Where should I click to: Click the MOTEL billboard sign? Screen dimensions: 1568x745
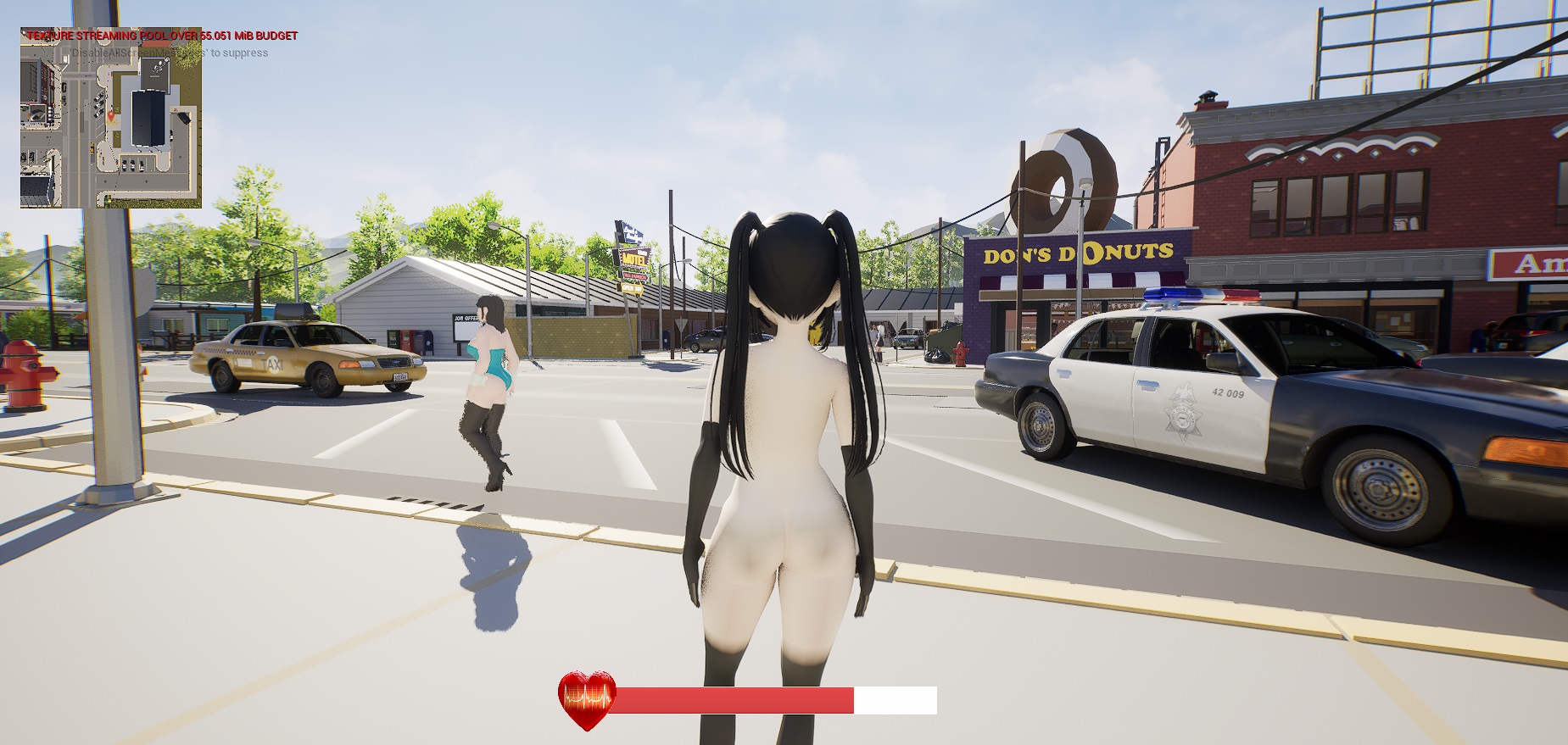pyautogui.click(x=634, y=256)
